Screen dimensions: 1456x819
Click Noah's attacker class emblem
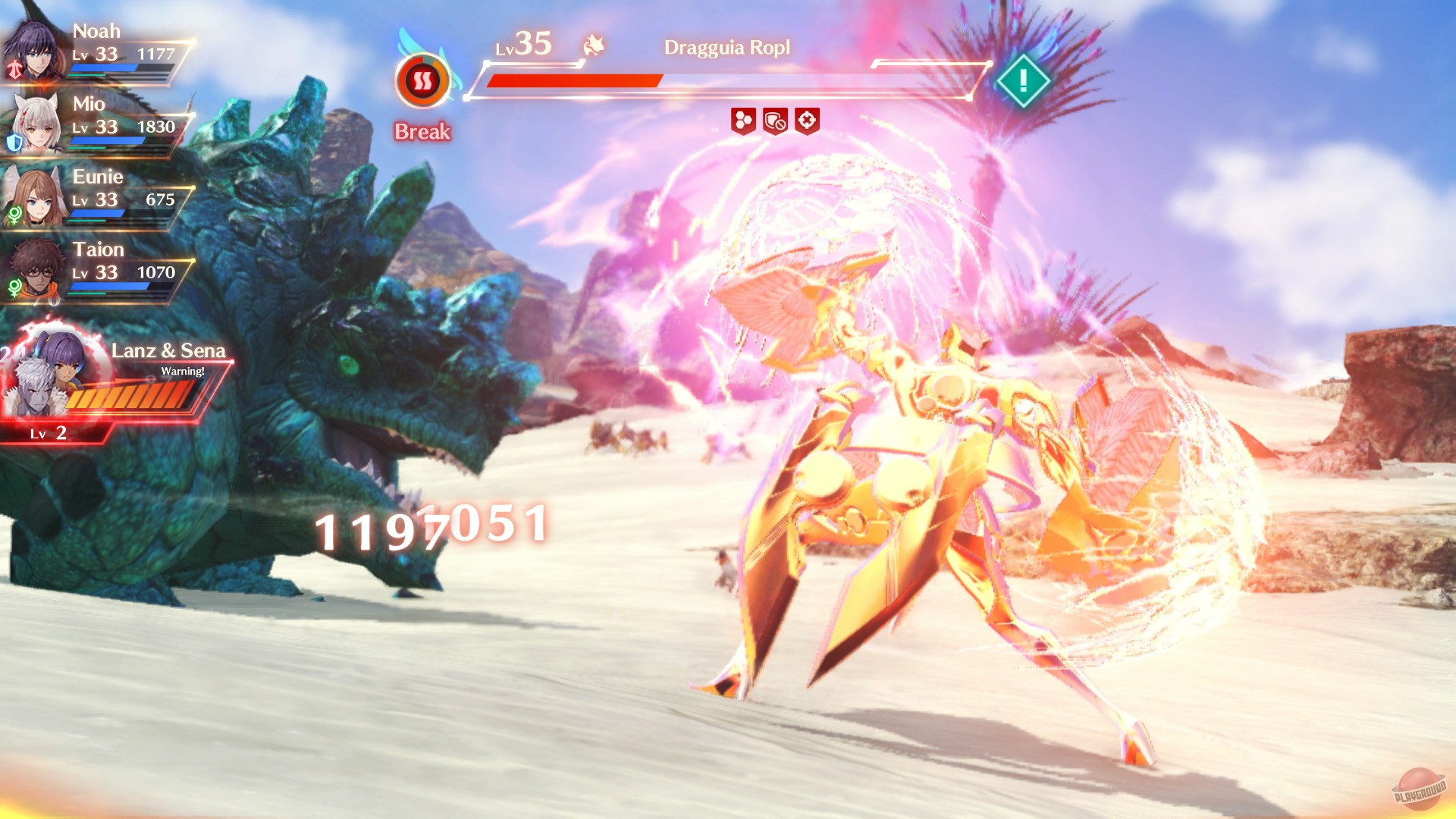(x=15, y=68)
